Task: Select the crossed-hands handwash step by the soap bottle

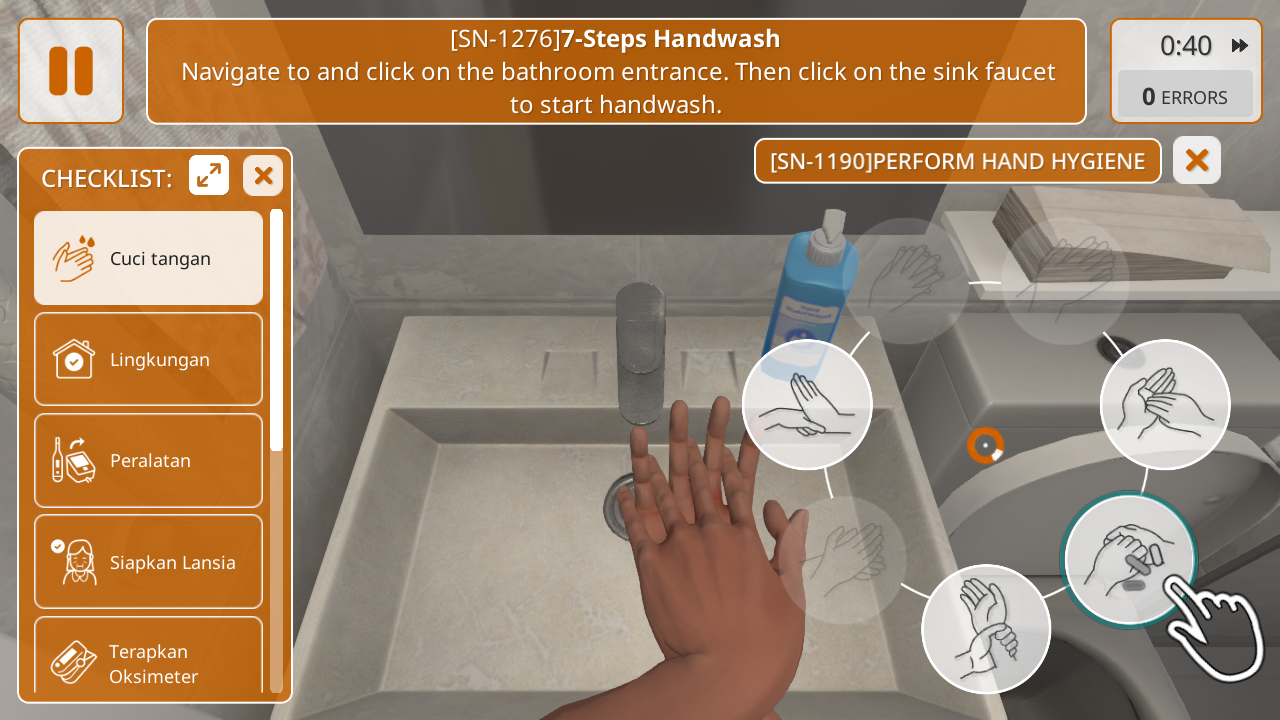Action: pyautogui.click(x=807, y=404)
